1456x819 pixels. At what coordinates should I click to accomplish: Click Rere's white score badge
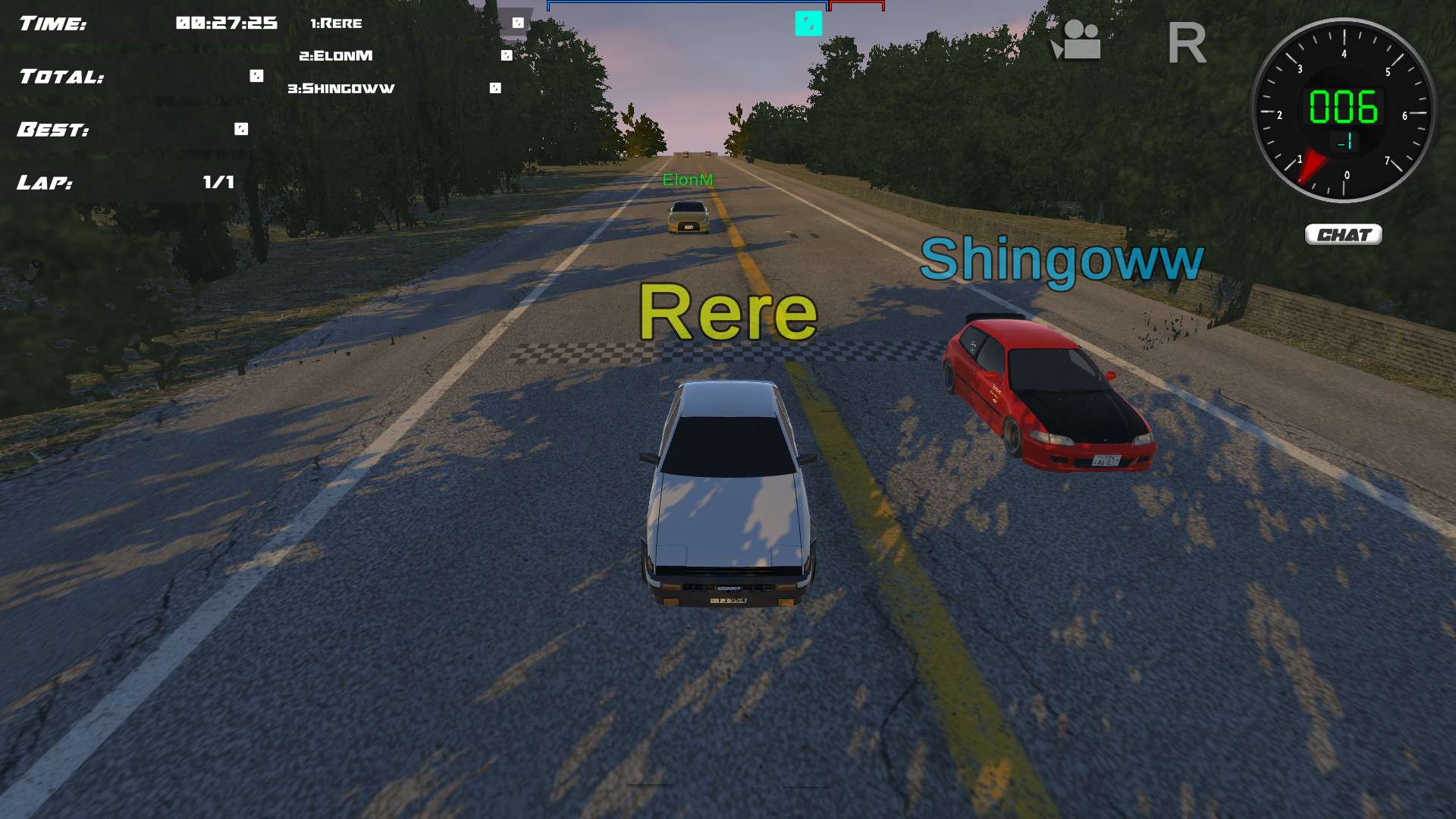coord(519,24)
